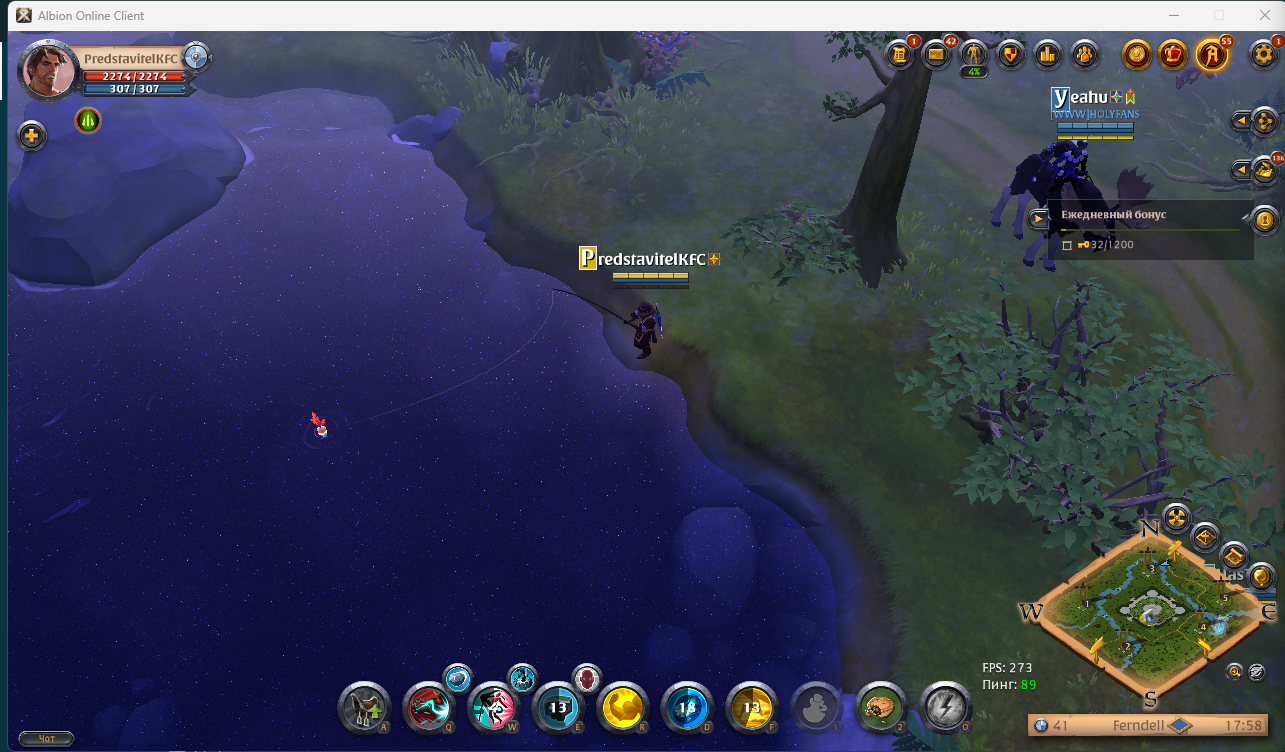1285x752 pixels.
Task: Activate the grey lightning bolt slot
Action: 944,708
